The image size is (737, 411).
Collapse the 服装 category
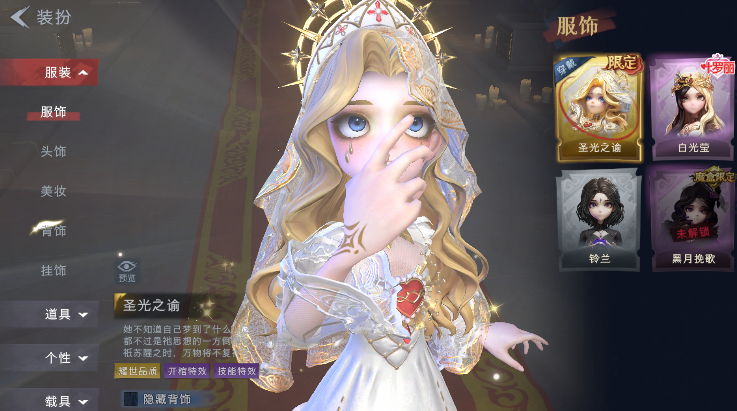[62, 72]
